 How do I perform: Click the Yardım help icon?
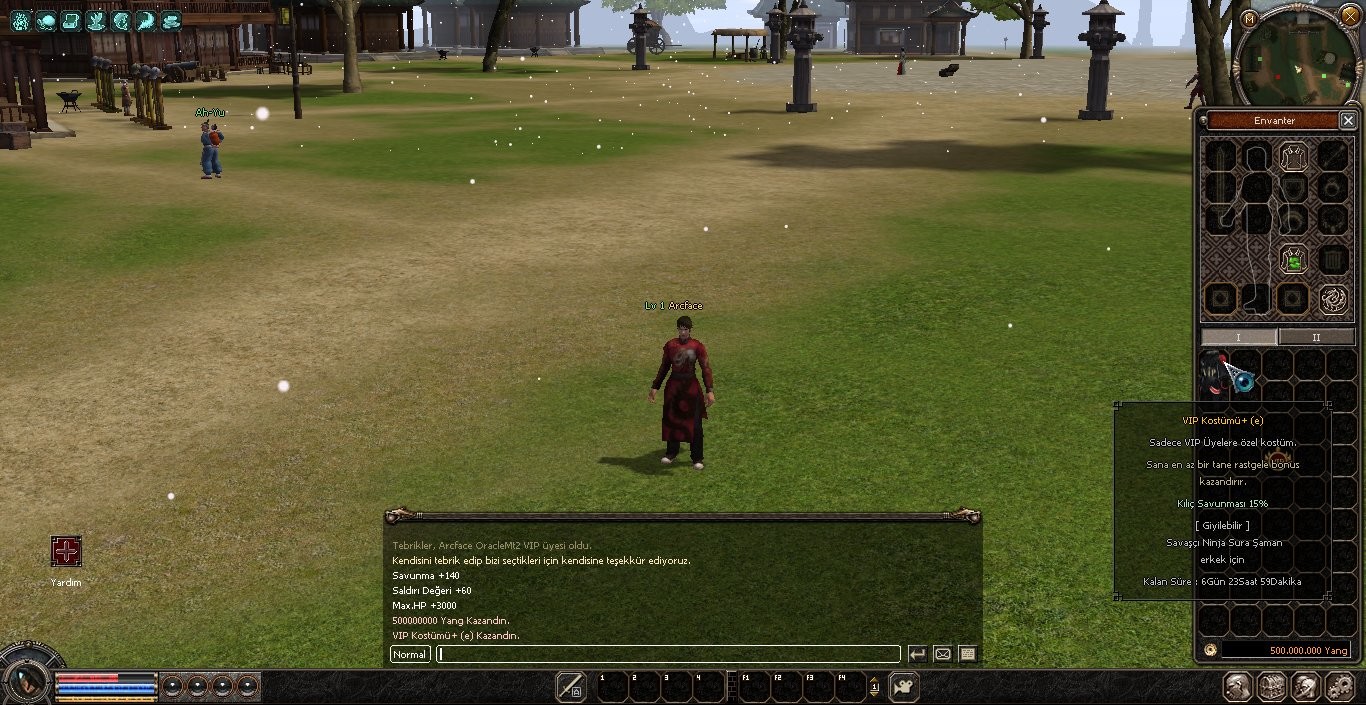(66, 551)
